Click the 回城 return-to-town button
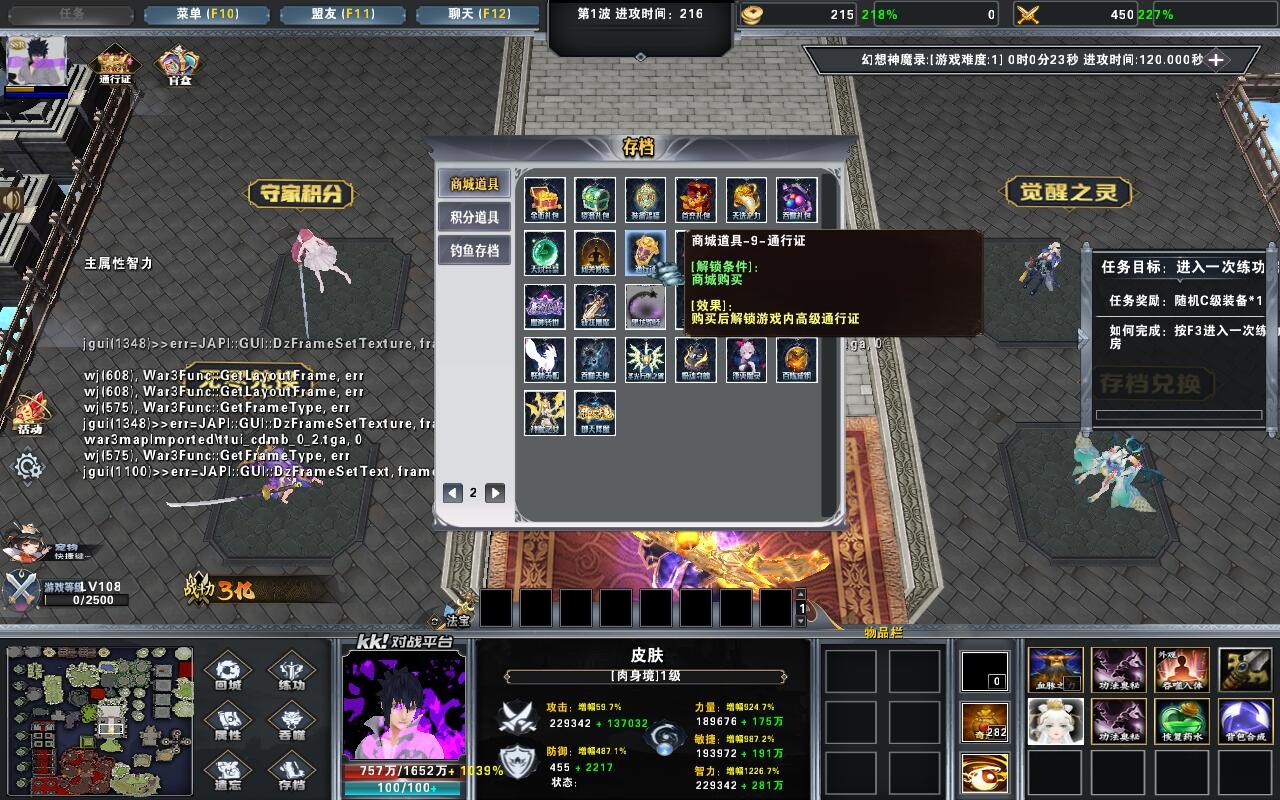This screenshot has height=800, width=1280. pos(228,672)
